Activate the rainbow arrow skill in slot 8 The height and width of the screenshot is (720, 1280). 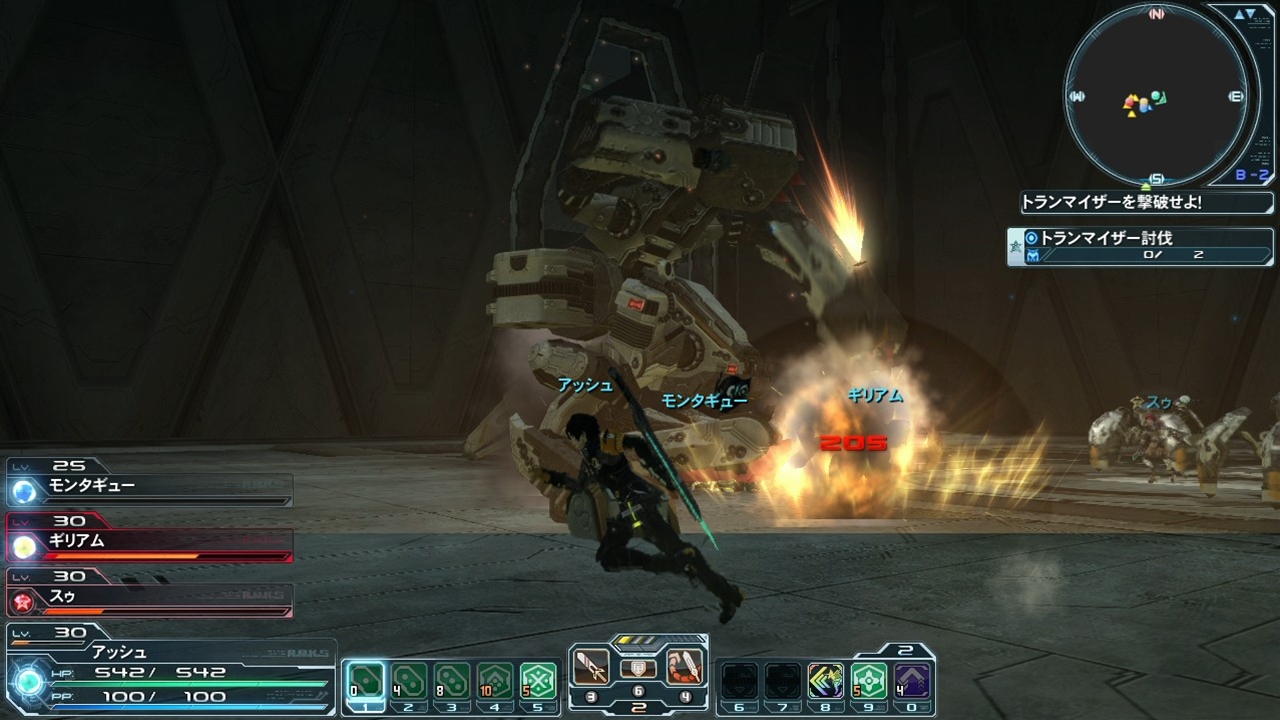(x=826, y=681)
